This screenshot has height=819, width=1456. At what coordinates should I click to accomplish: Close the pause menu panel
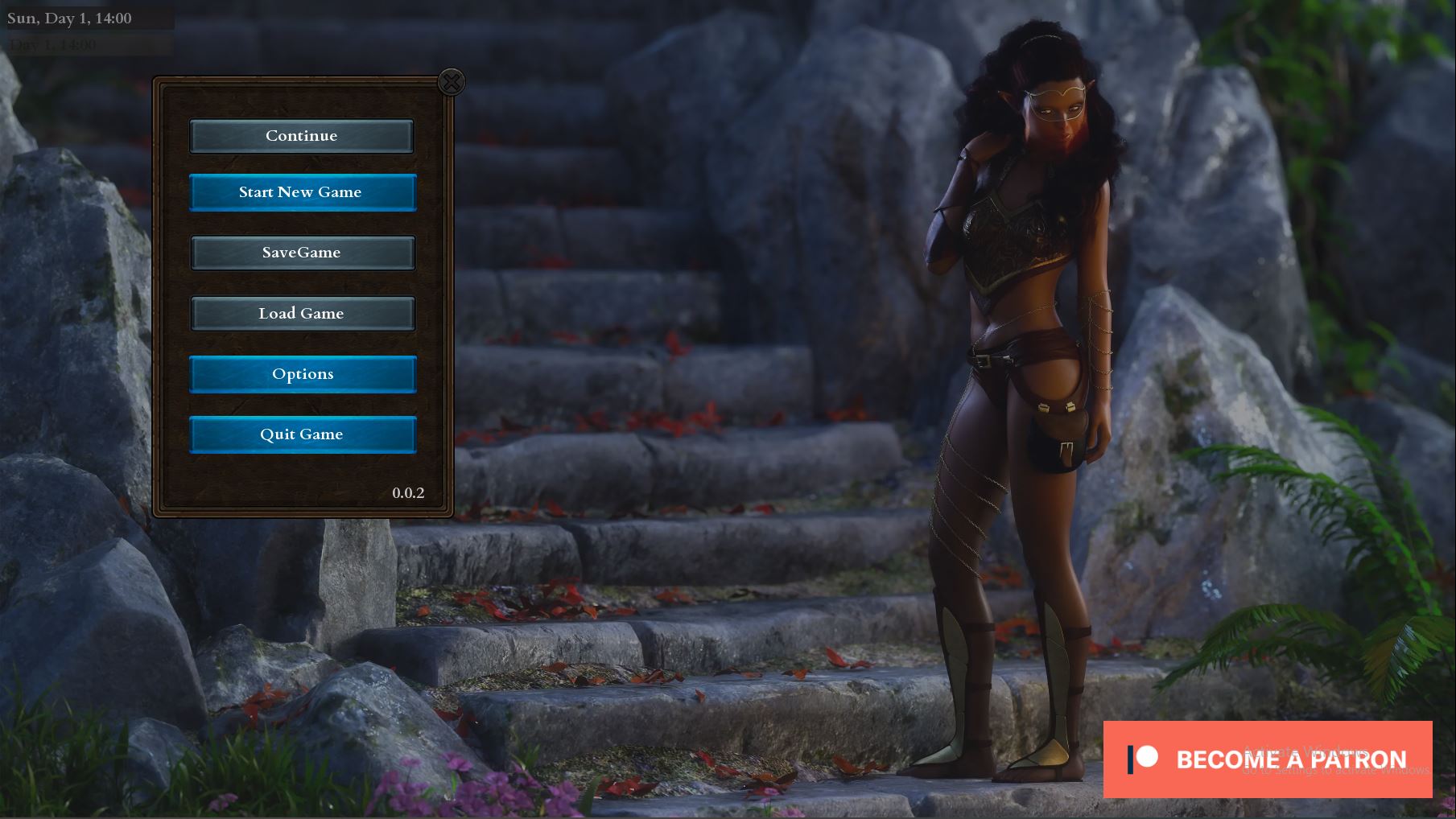tap(452, 82)
